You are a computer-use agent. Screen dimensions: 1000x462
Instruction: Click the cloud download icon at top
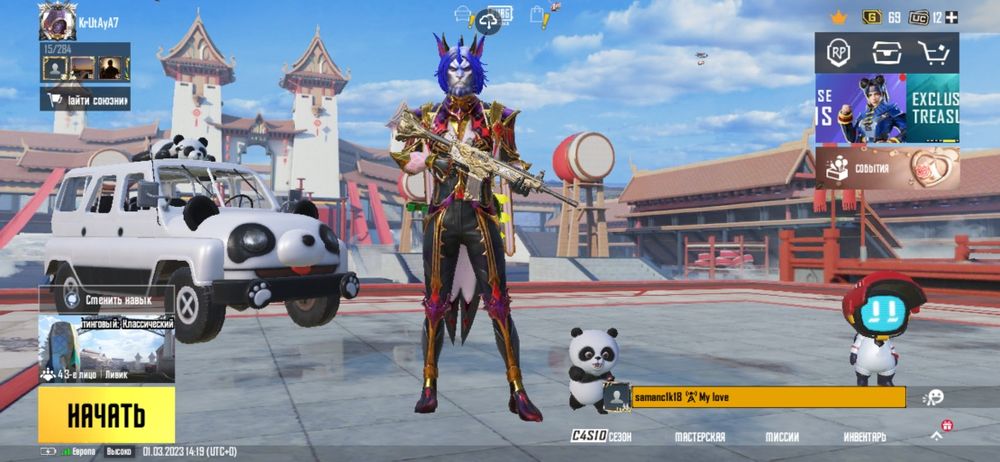488,19
